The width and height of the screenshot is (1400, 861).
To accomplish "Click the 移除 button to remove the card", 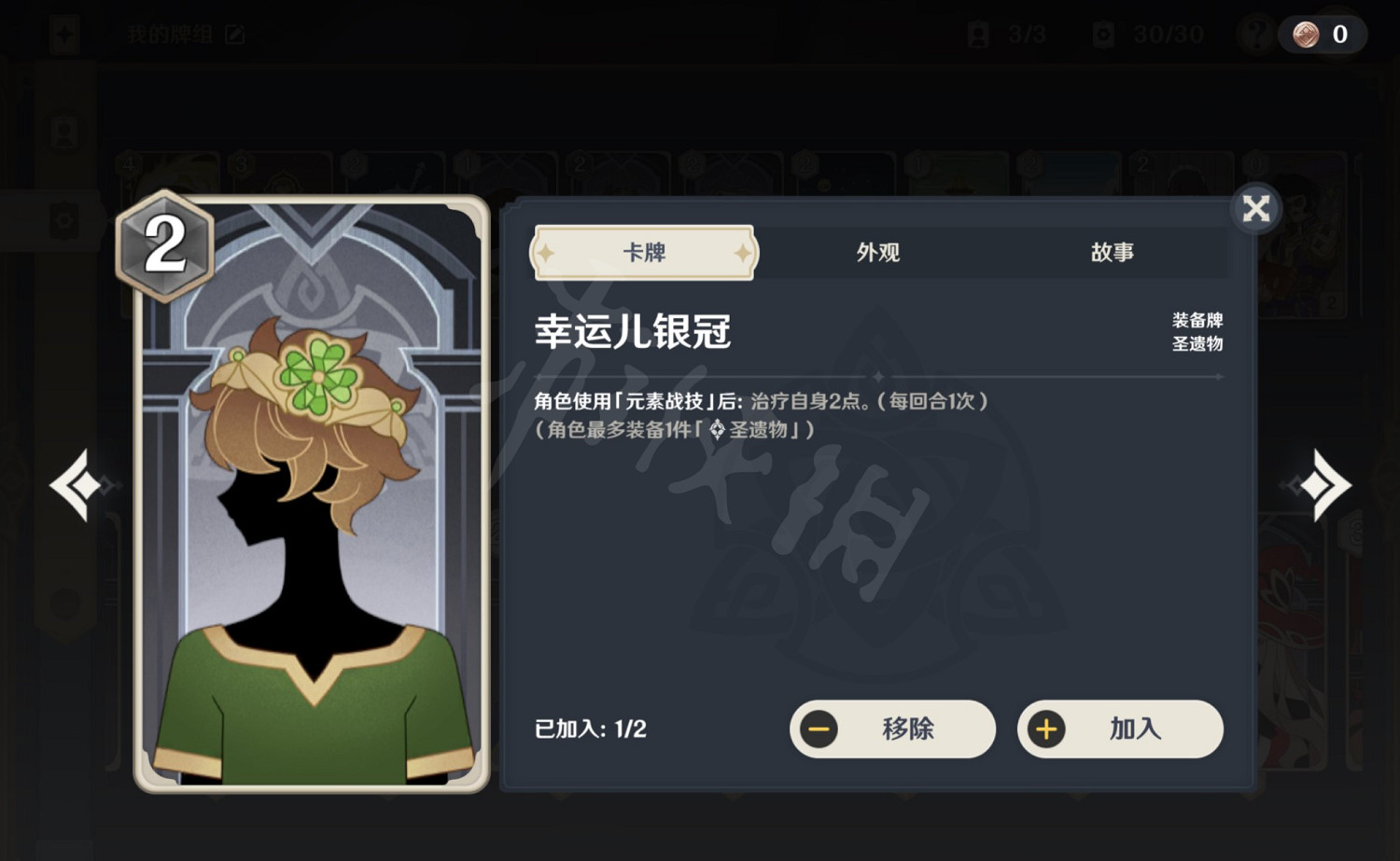I will pos(891,729).
